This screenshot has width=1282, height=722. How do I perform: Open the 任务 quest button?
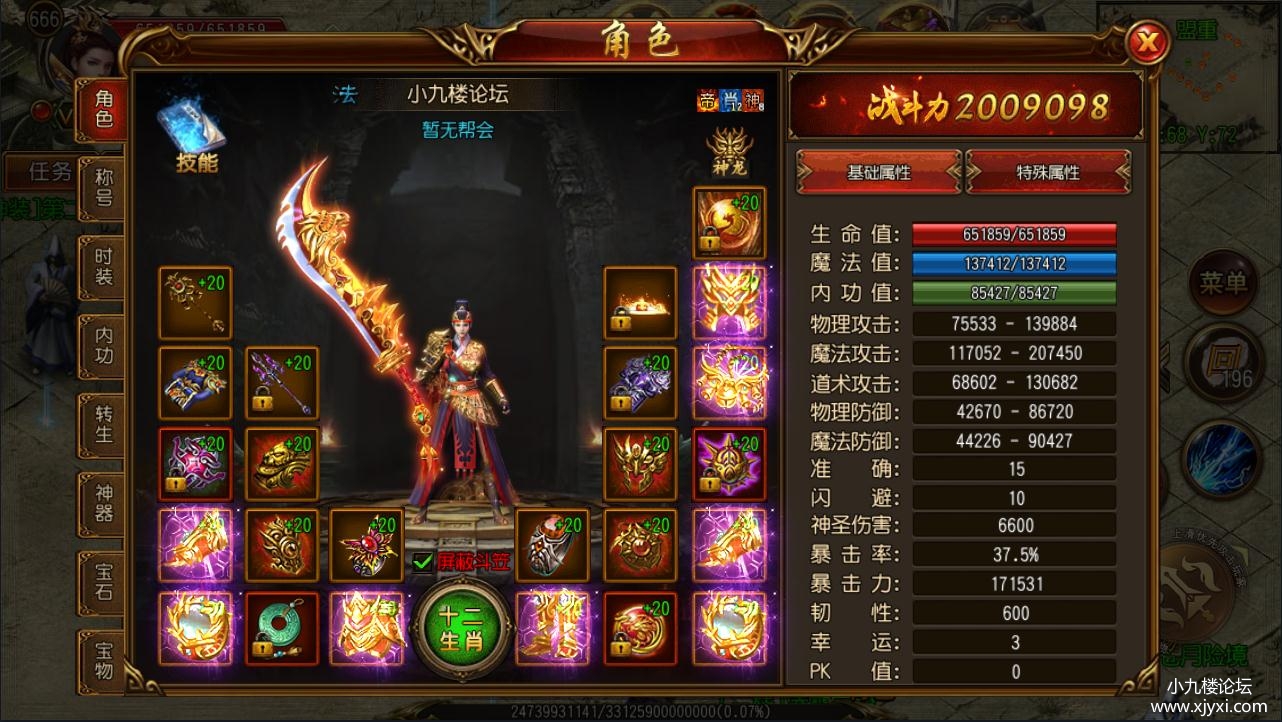pyautogui.click(x=49, y=172)
